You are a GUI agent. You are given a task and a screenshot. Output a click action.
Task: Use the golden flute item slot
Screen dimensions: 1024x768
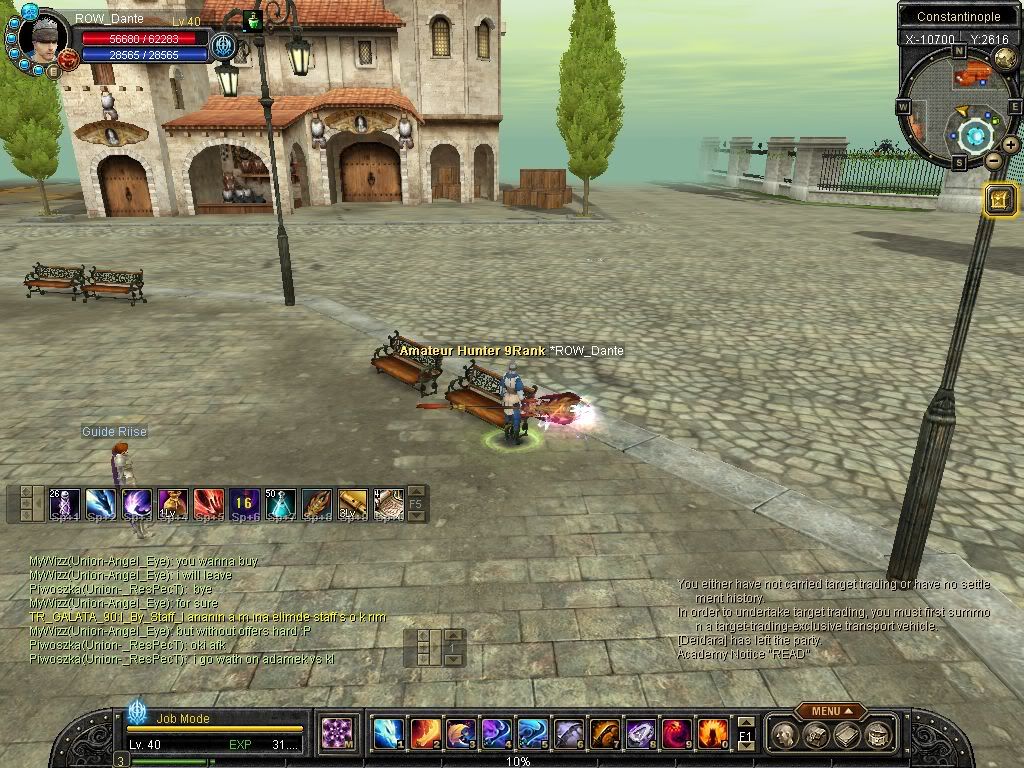353,504
